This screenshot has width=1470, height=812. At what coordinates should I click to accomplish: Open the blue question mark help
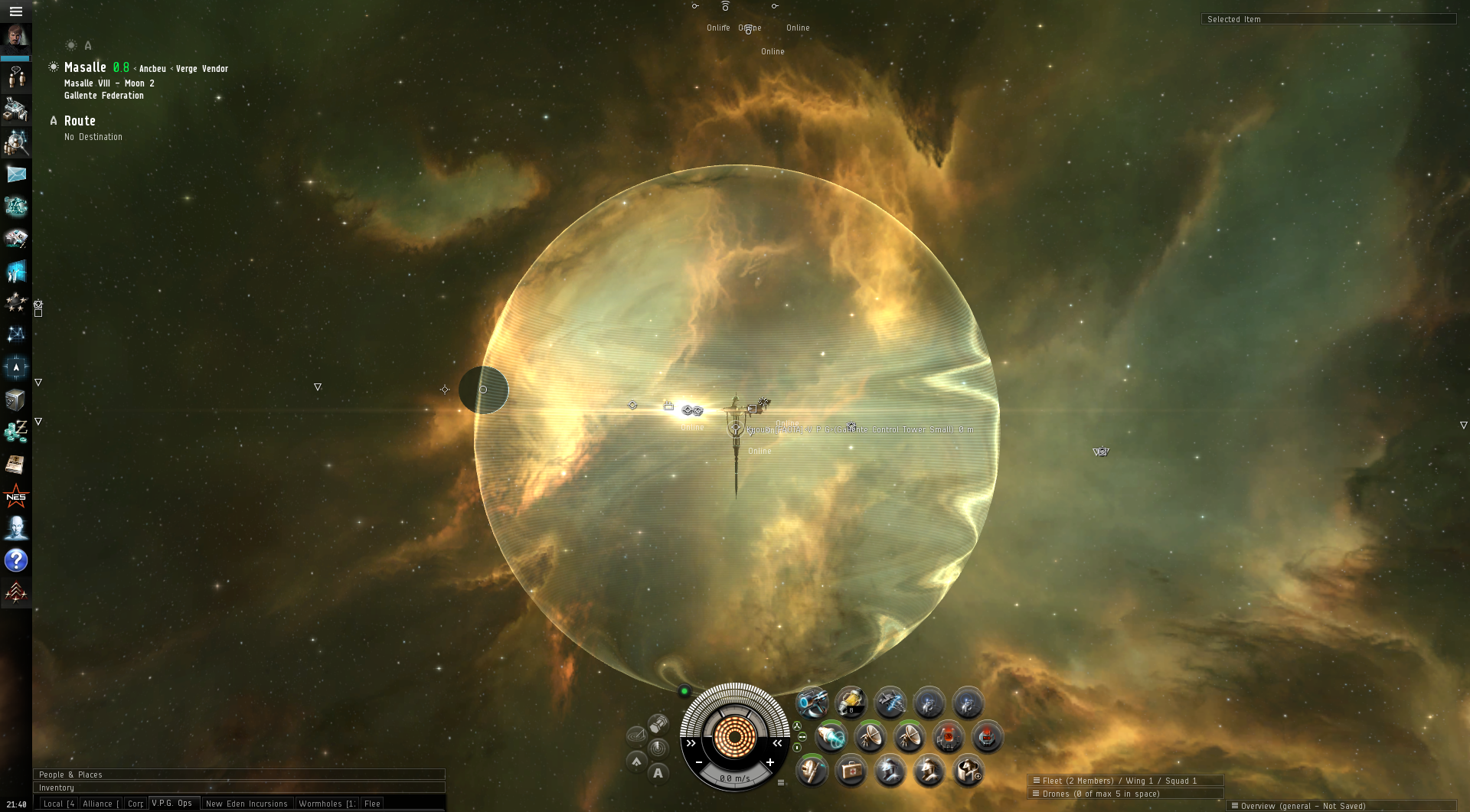click(x=16, y=560)
